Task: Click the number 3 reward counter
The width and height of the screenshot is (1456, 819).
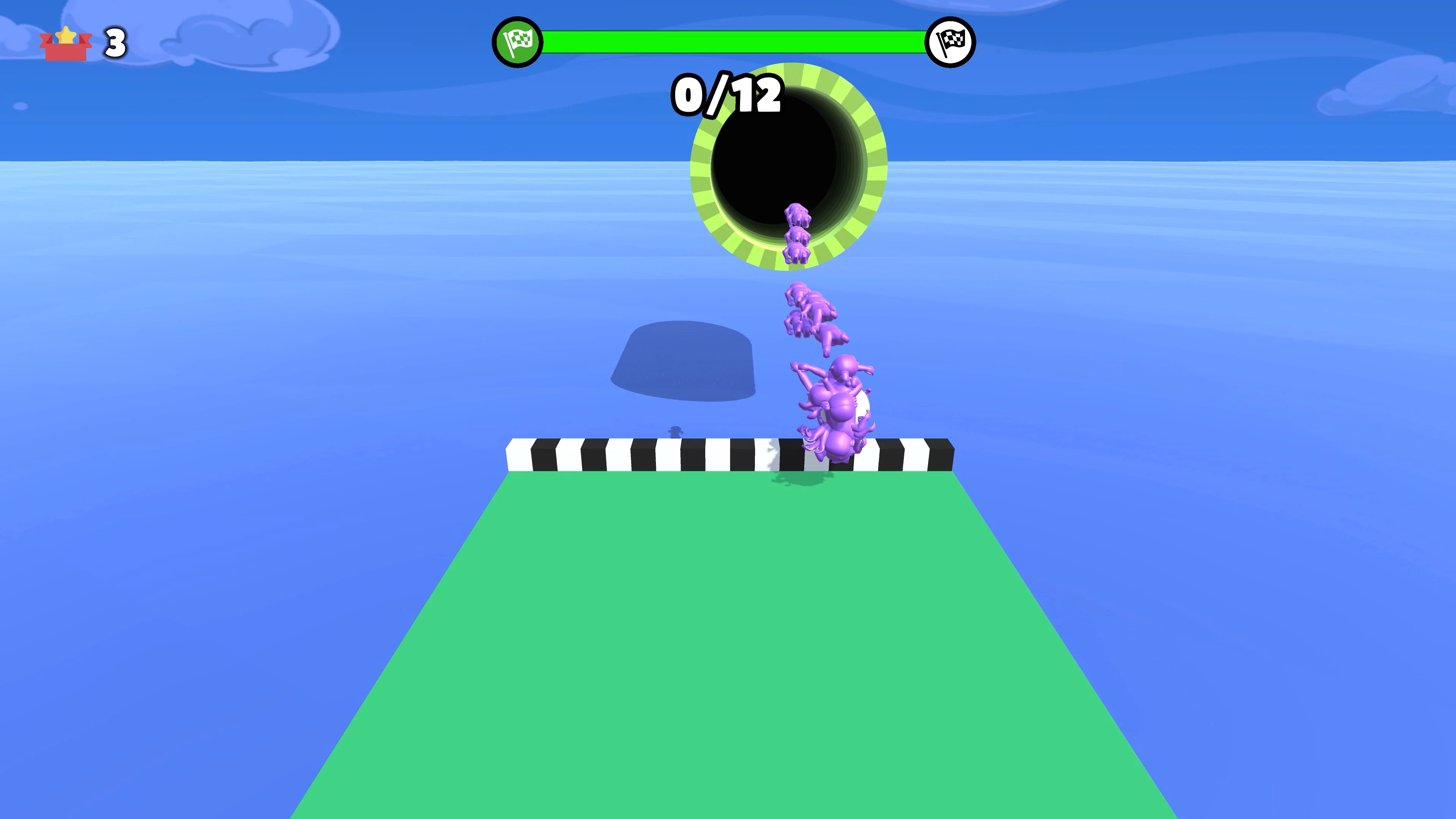Action: click(115, 43)
